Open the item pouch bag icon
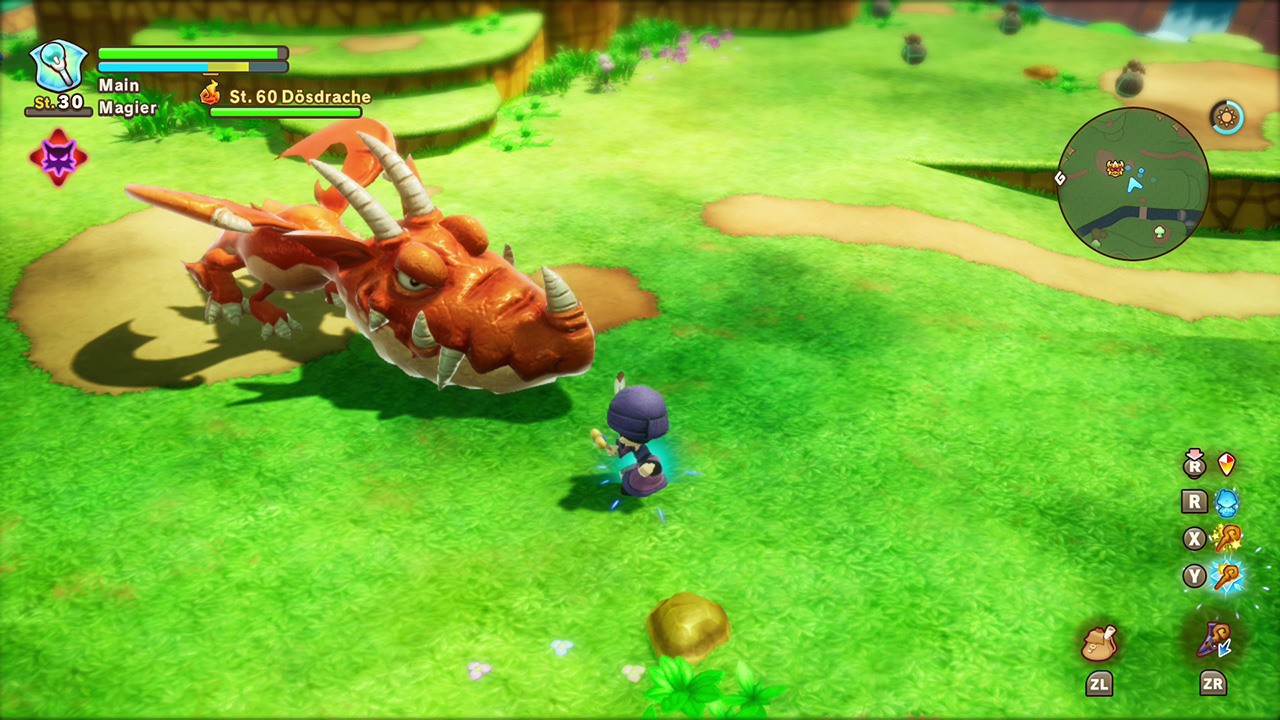 [1099, 641]
